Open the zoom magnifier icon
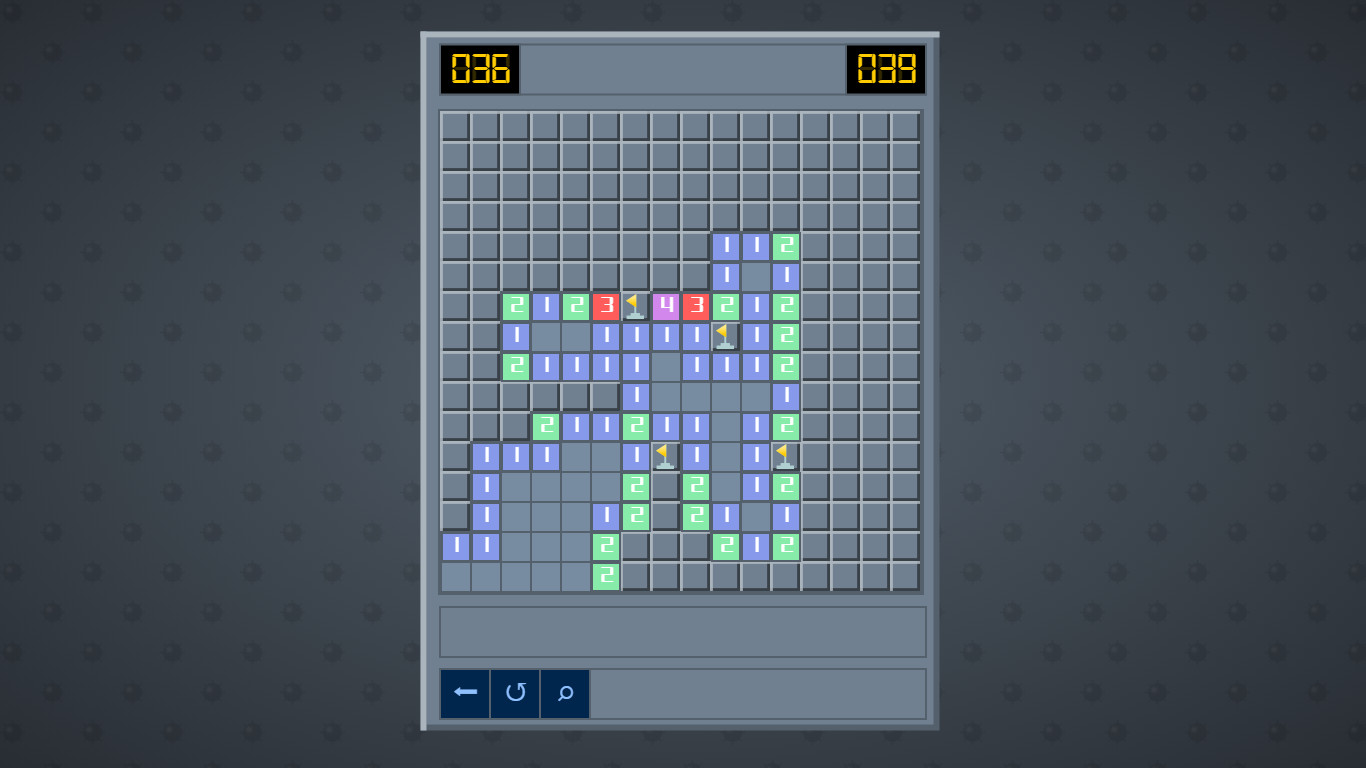 pyautogui.click(x=564, y=693)
